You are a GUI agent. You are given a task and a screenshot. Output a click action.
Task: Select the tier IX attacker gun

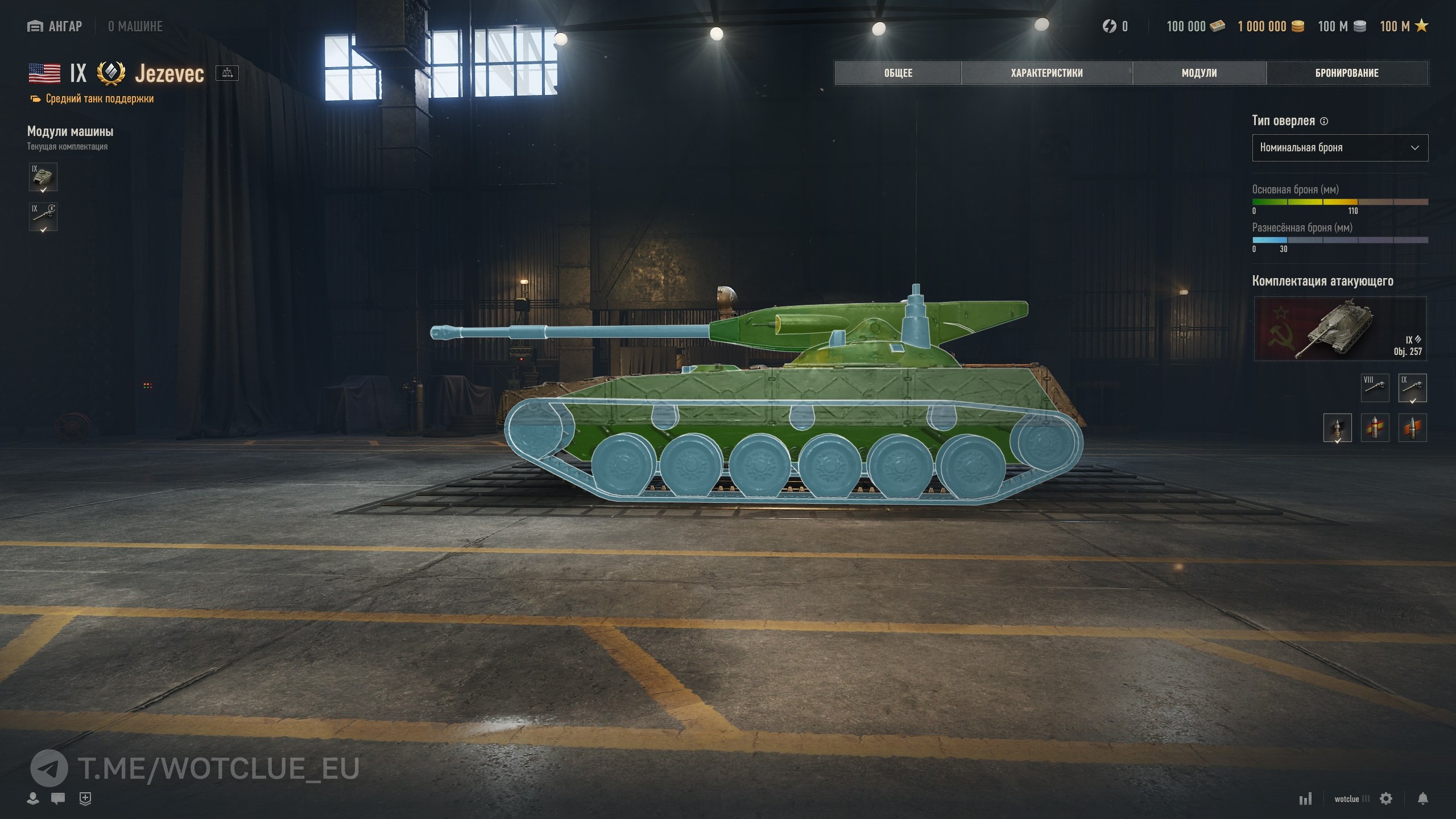click(x=1412, y=387)
